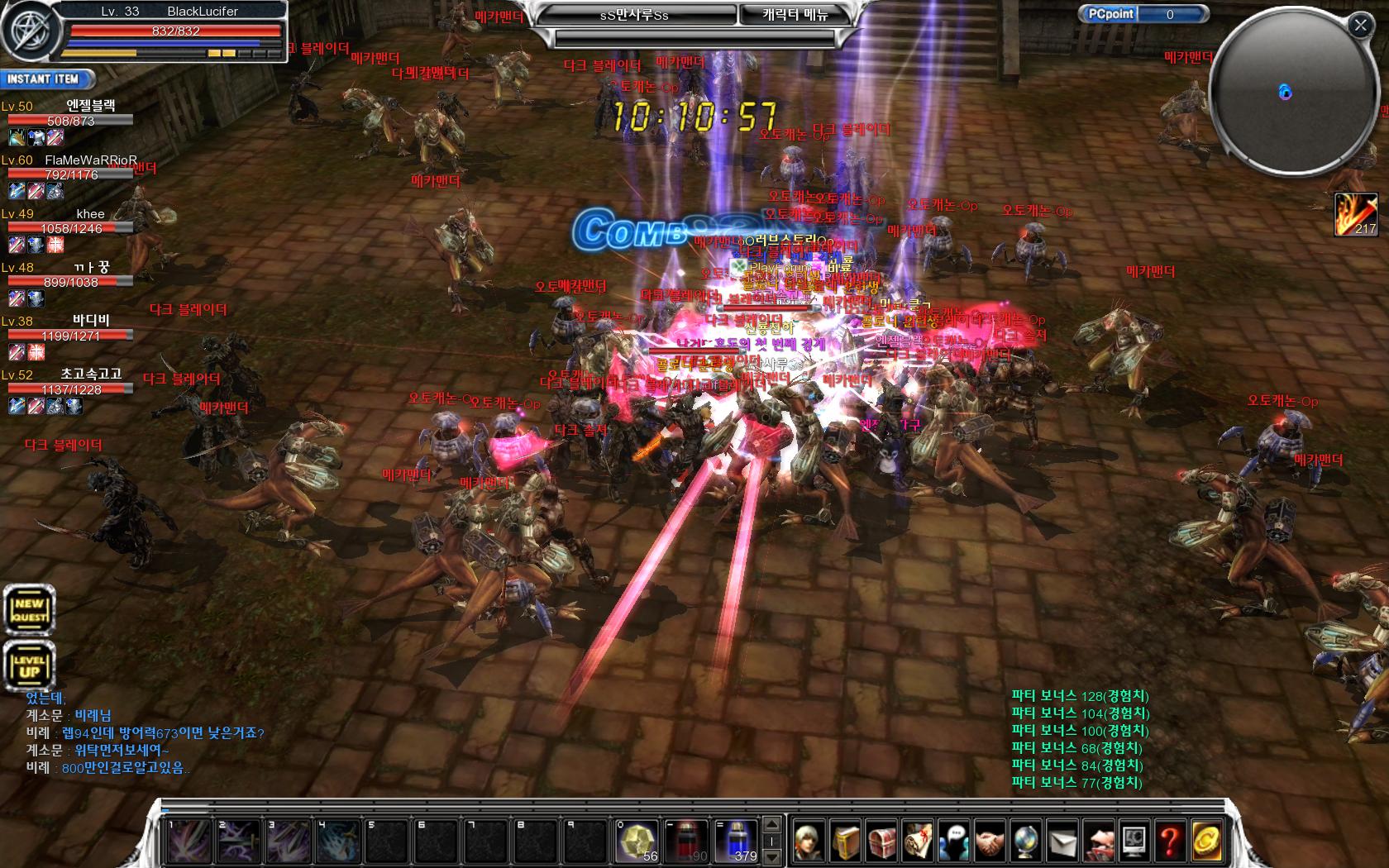The image size is (1389, 868).
Task: Open the envelope mail icon
Action: pyautogui.click(x=1062, y=842)
